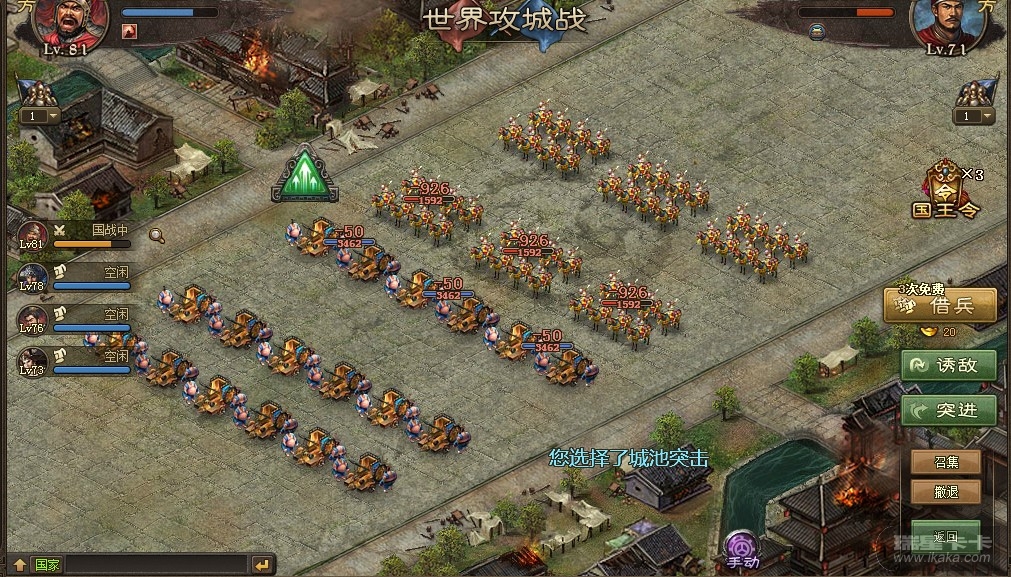Click the green triangle formation emblem
1011x577 pixels.
(x=305, y=175)
